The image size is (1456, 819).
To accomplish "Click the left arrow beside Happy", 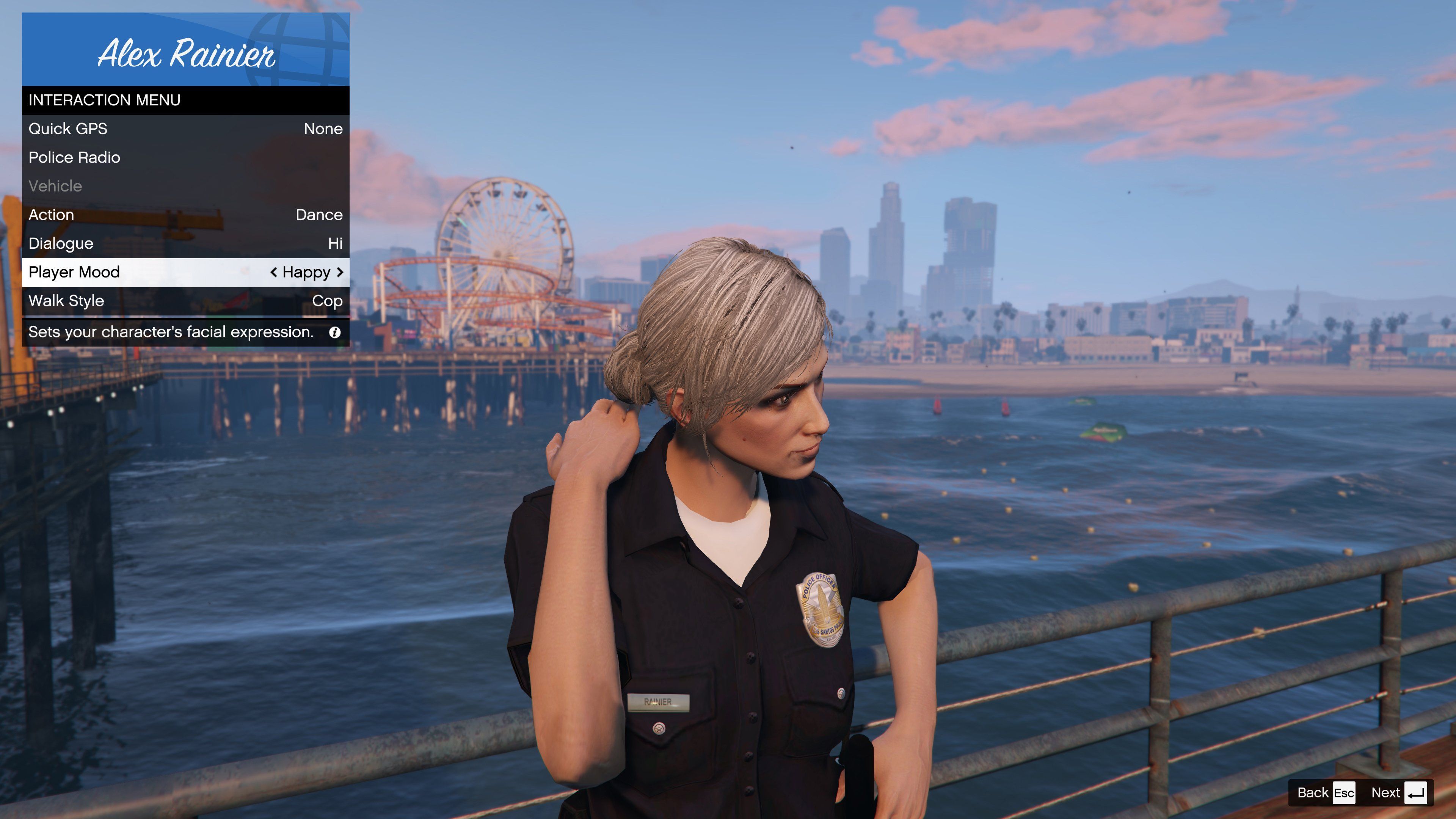I will [x=273, y=273].
